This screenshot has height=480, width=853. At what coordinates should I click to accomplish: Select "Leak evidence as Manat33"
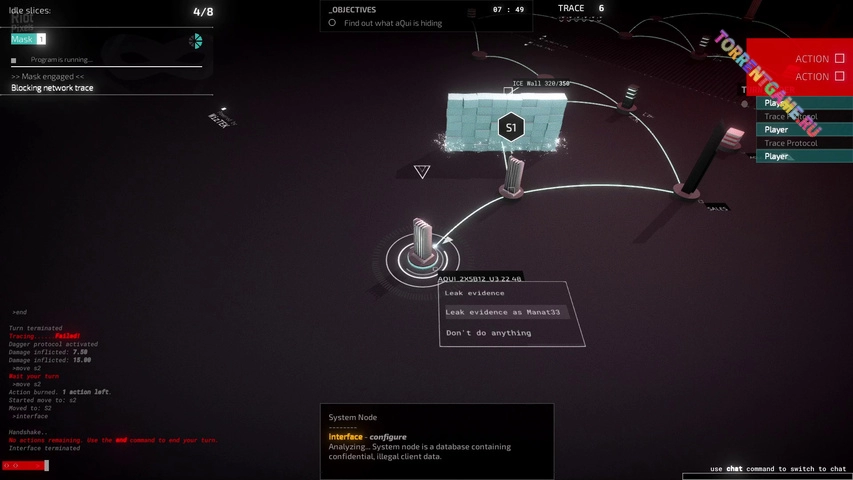[504, 312]
